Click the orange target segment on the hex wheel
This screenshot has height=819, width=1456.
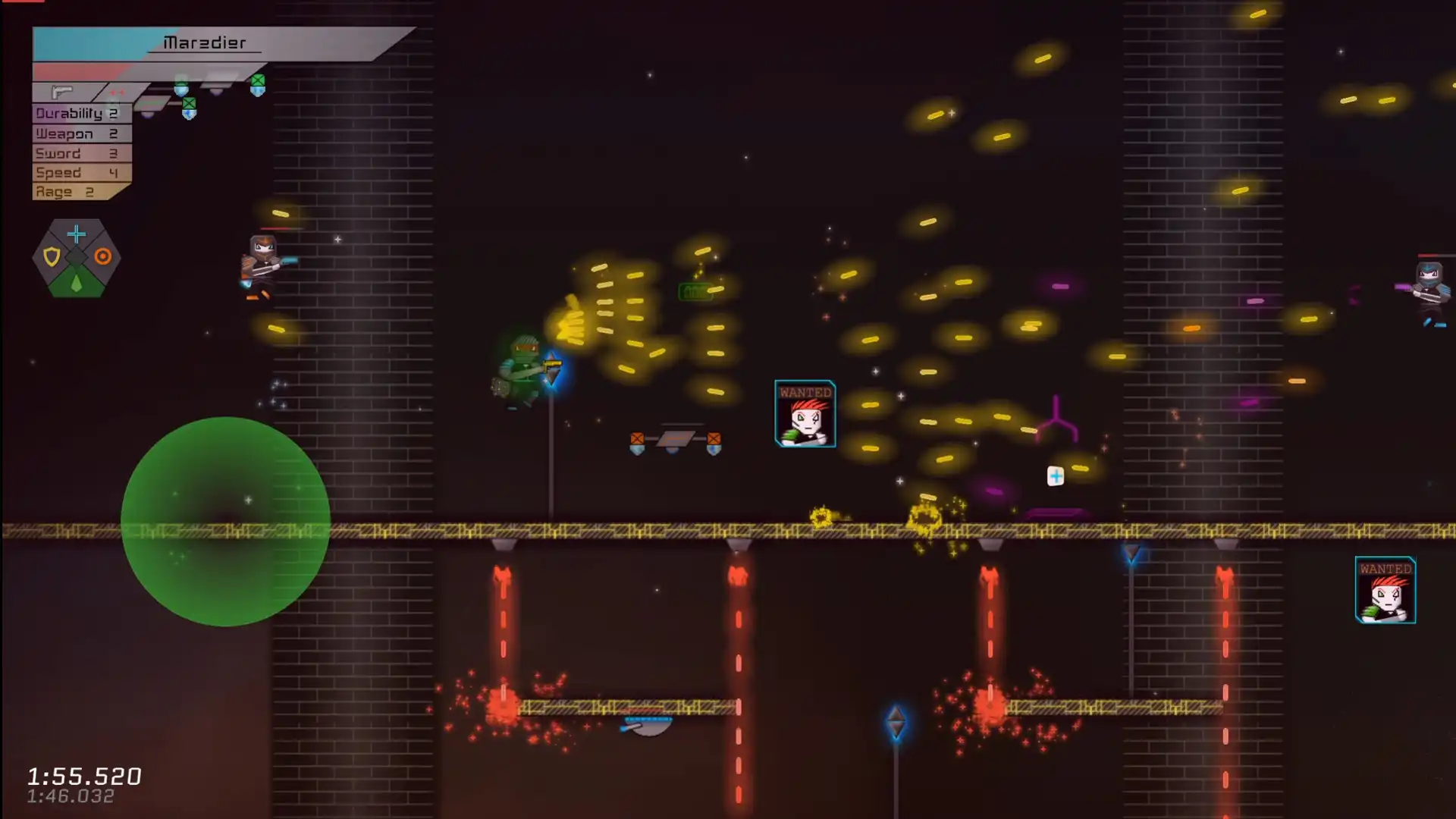pyautogui.click(x=103, y=256)
